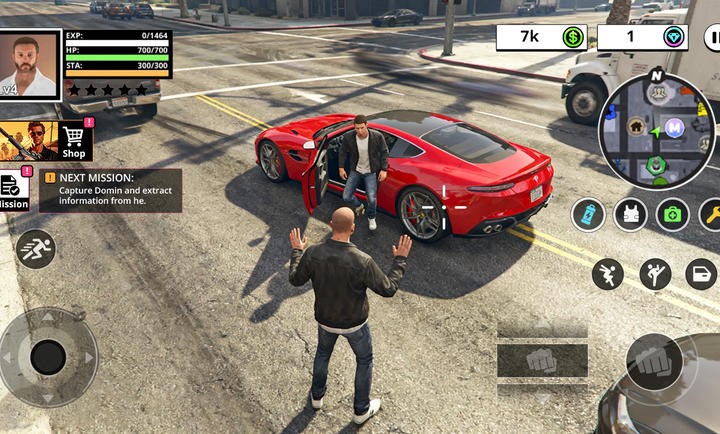Toggle the sprint running man button
720x434 pixels.
(x=36, y=248)
